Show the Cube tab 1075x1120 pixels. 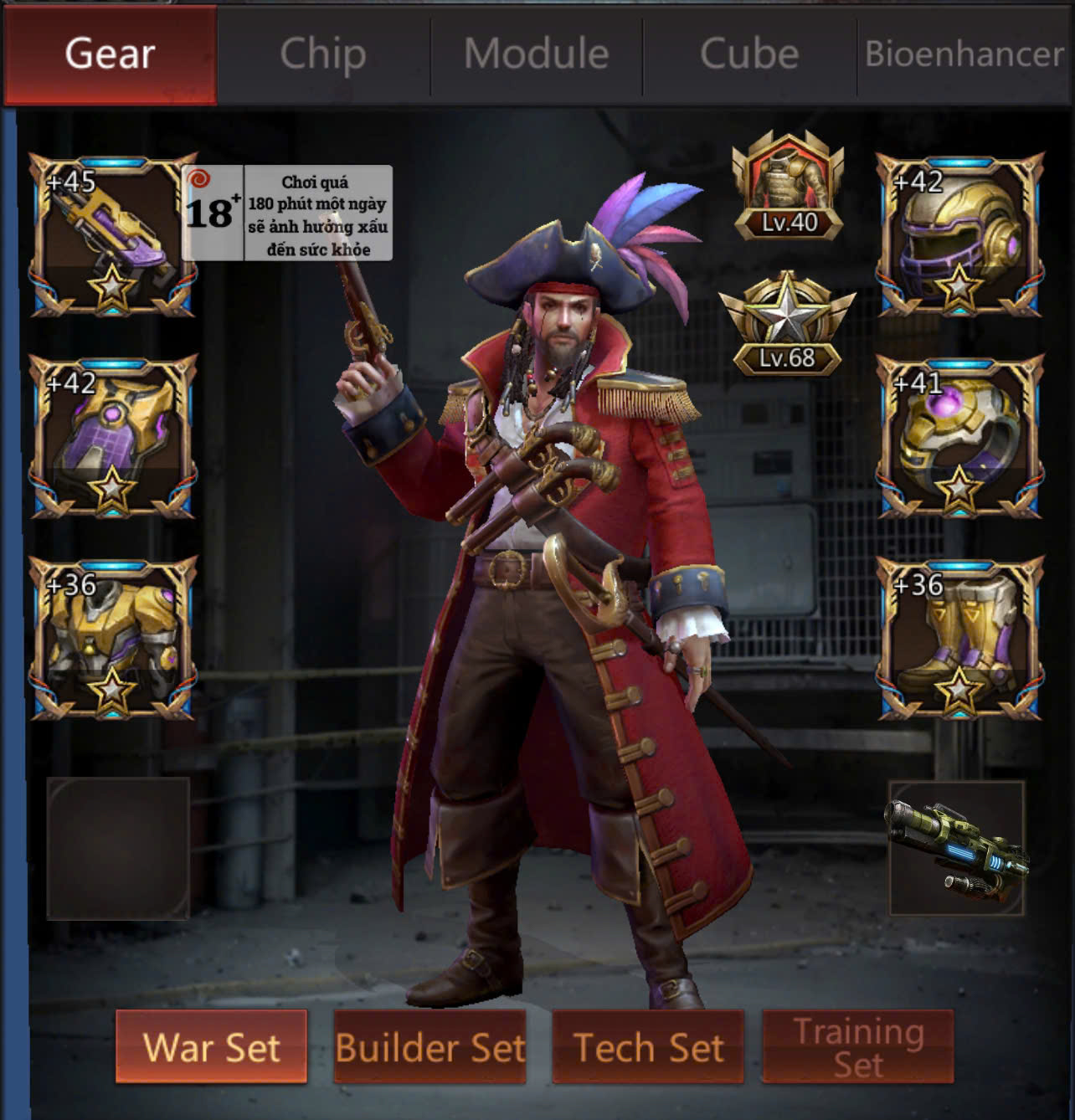(749, 54)
